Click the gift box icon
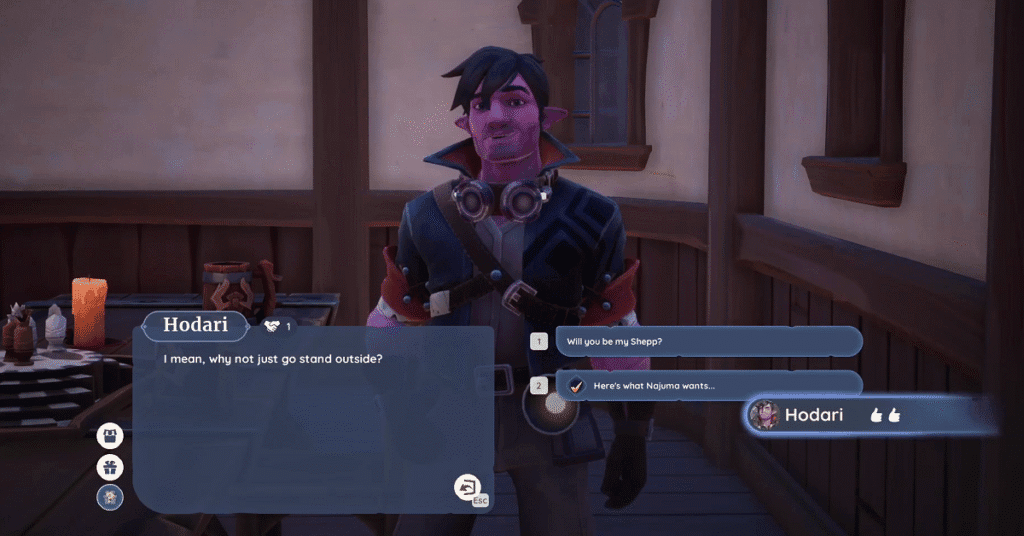Image resolution: width=1024 pixels, height=536 pixels. 110,467
